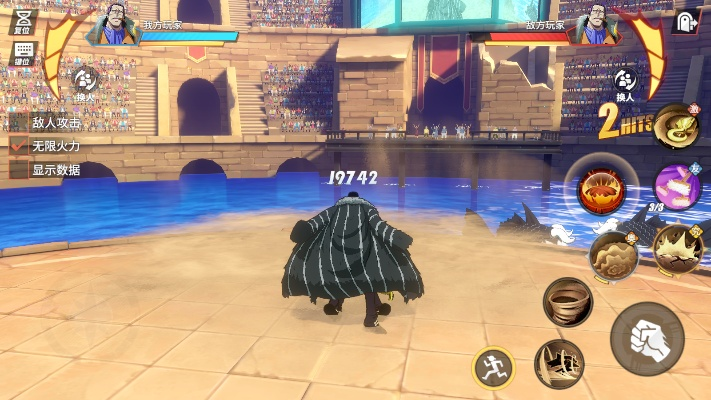
Task: Tick the 显示数据 checkbox
Action: pyautogui.click(x=18, y=170)
